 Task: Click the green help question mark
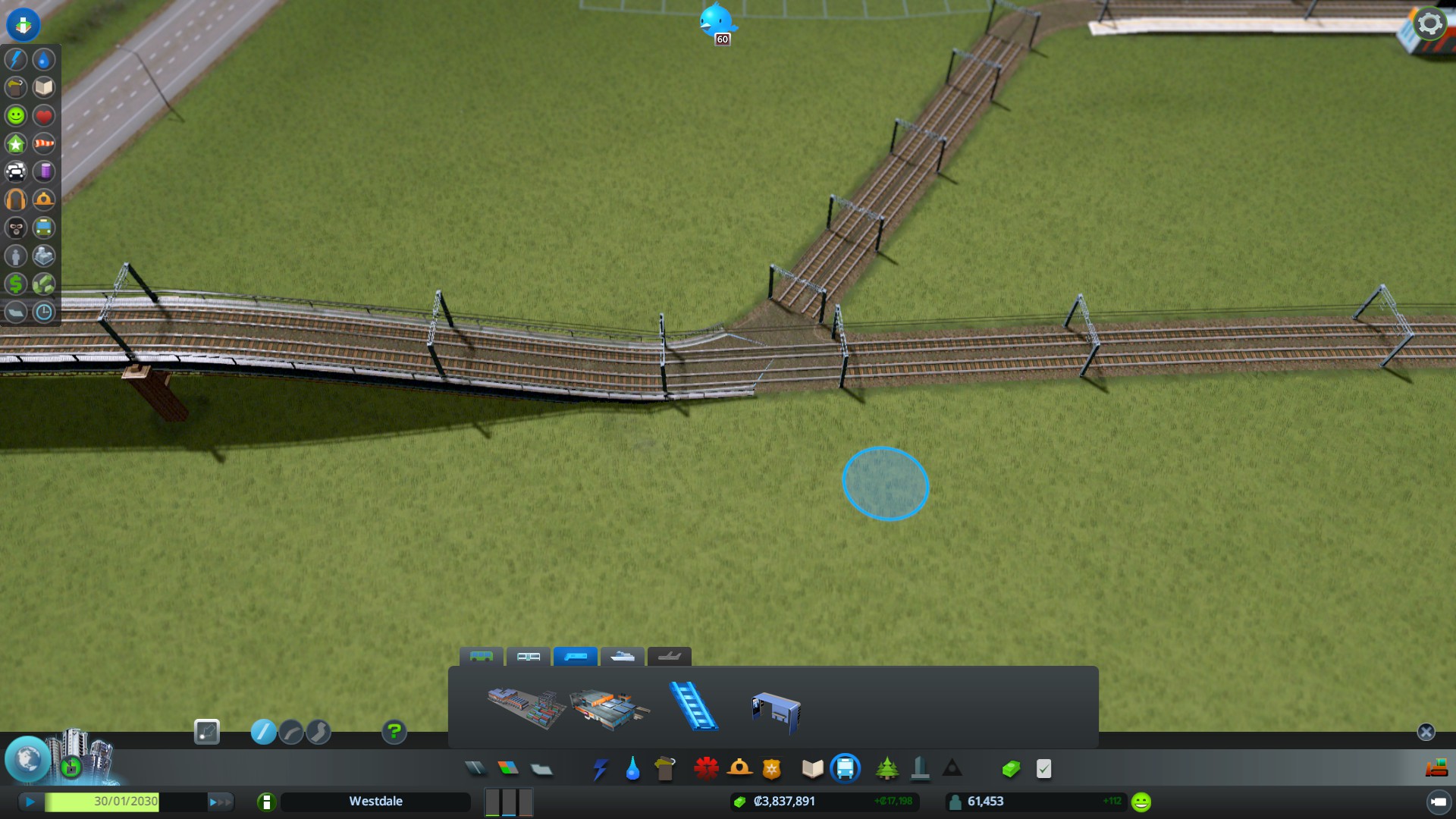[394, 732]
